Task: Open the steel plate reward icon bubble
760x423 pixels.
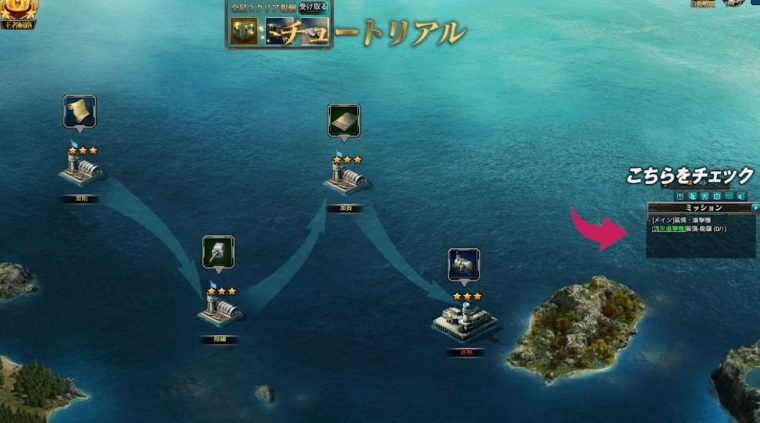Action: 344,121
